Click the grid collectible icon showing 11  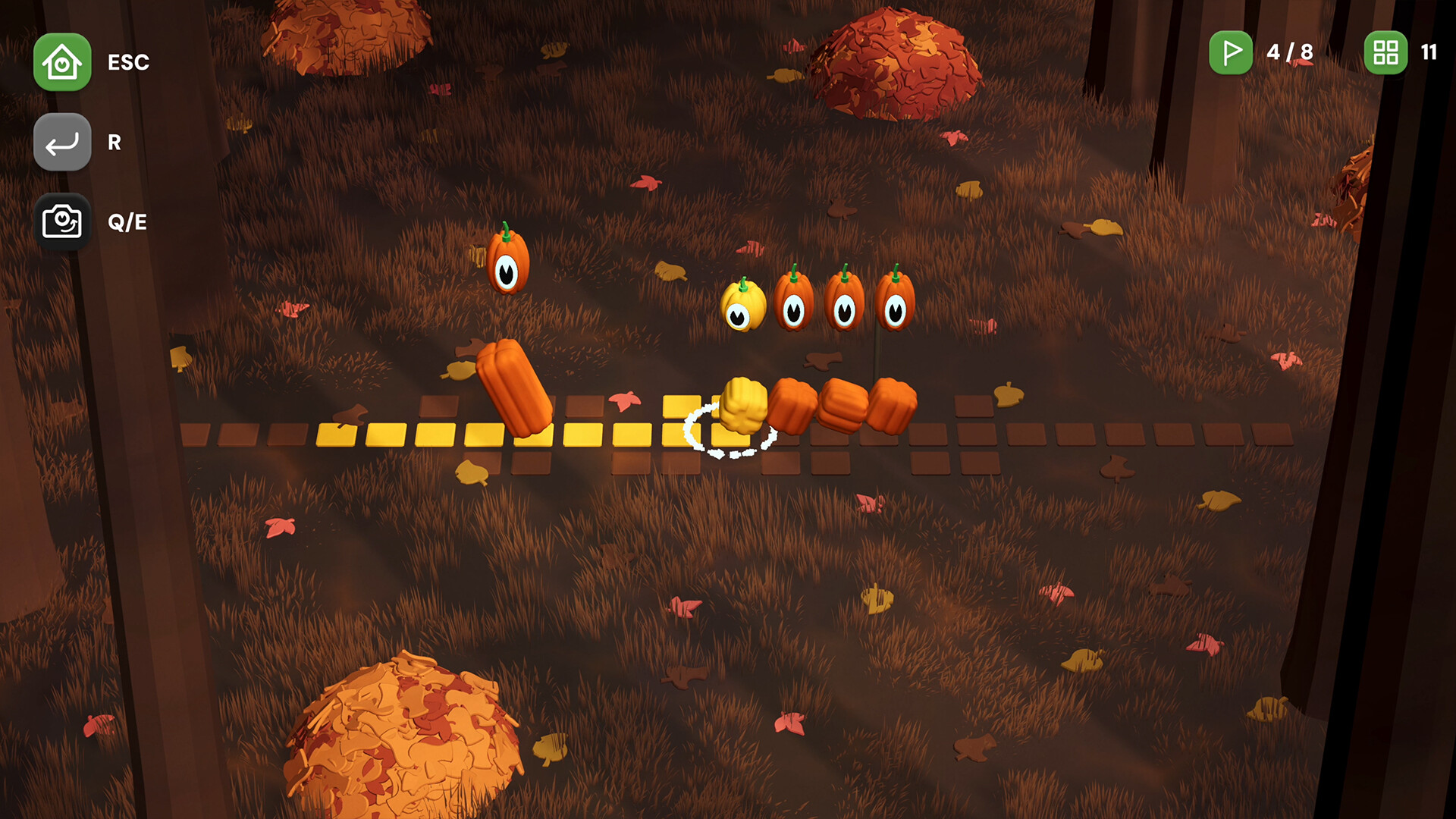pyautogui.click(x=1385, y=53)
